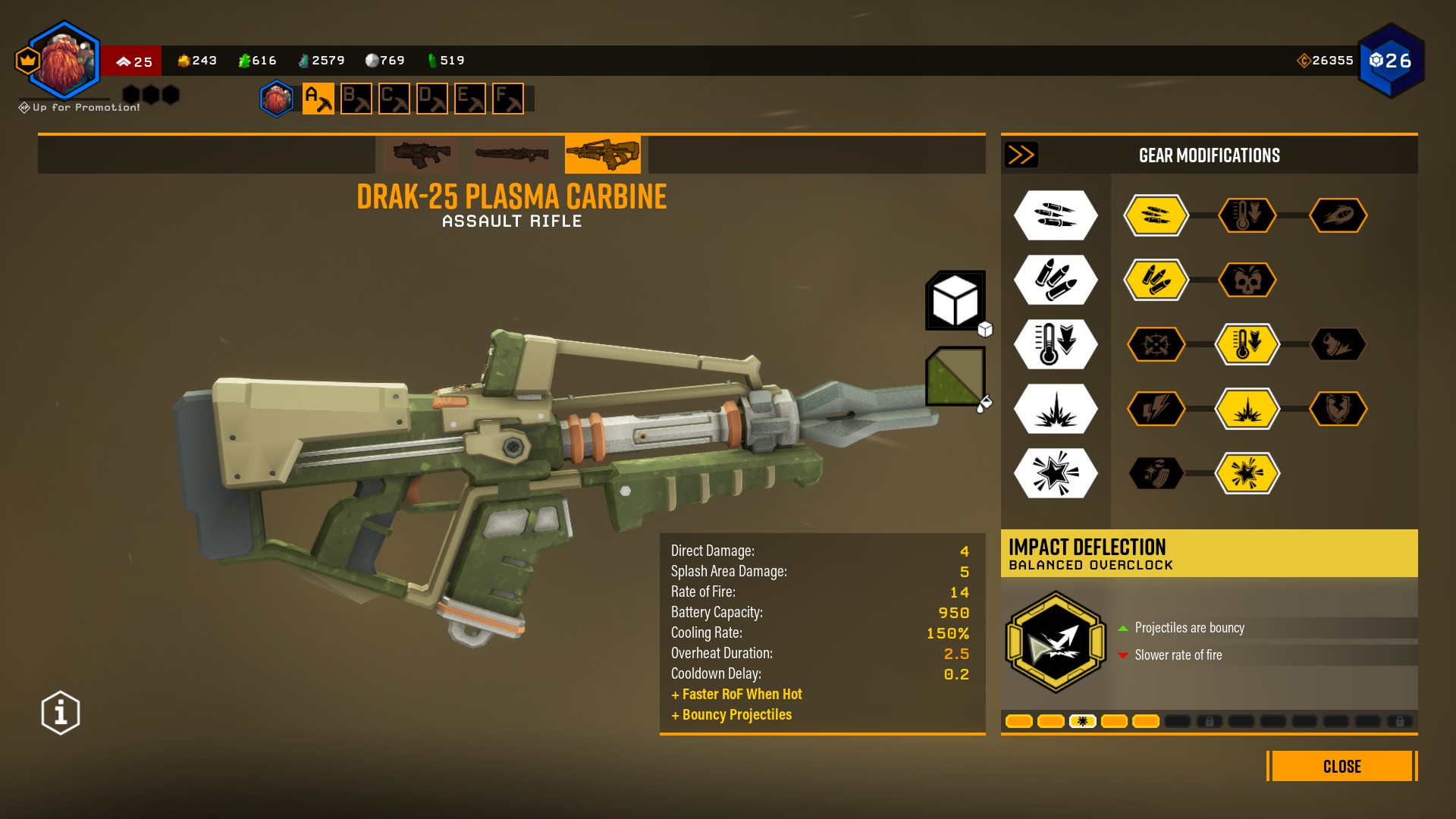1456x819 pixels.
Task: Close the weapon modification screen
Action: (x=1341, y=766)
